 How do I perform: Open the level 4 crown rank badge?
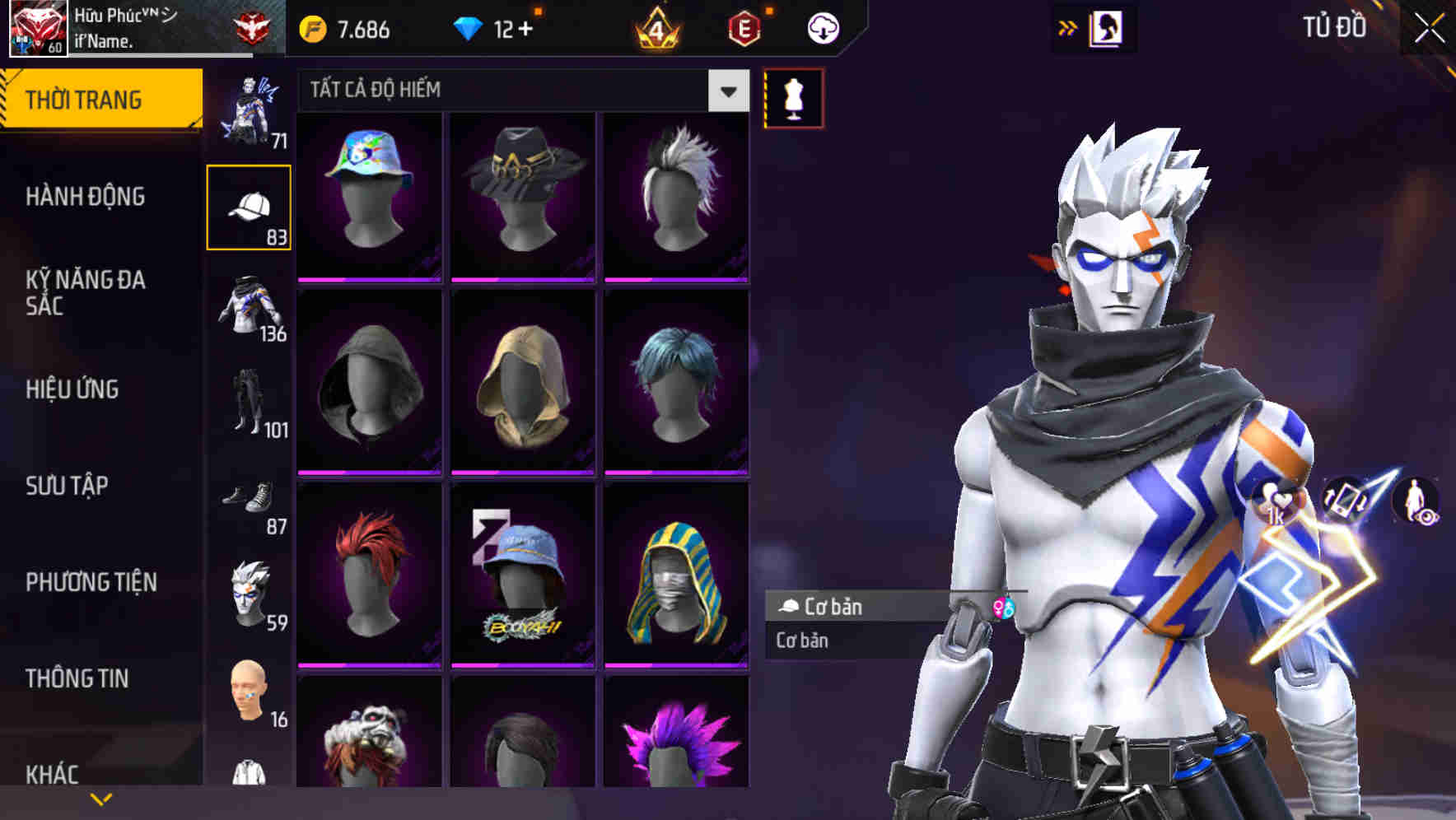[x=655, y=27]
